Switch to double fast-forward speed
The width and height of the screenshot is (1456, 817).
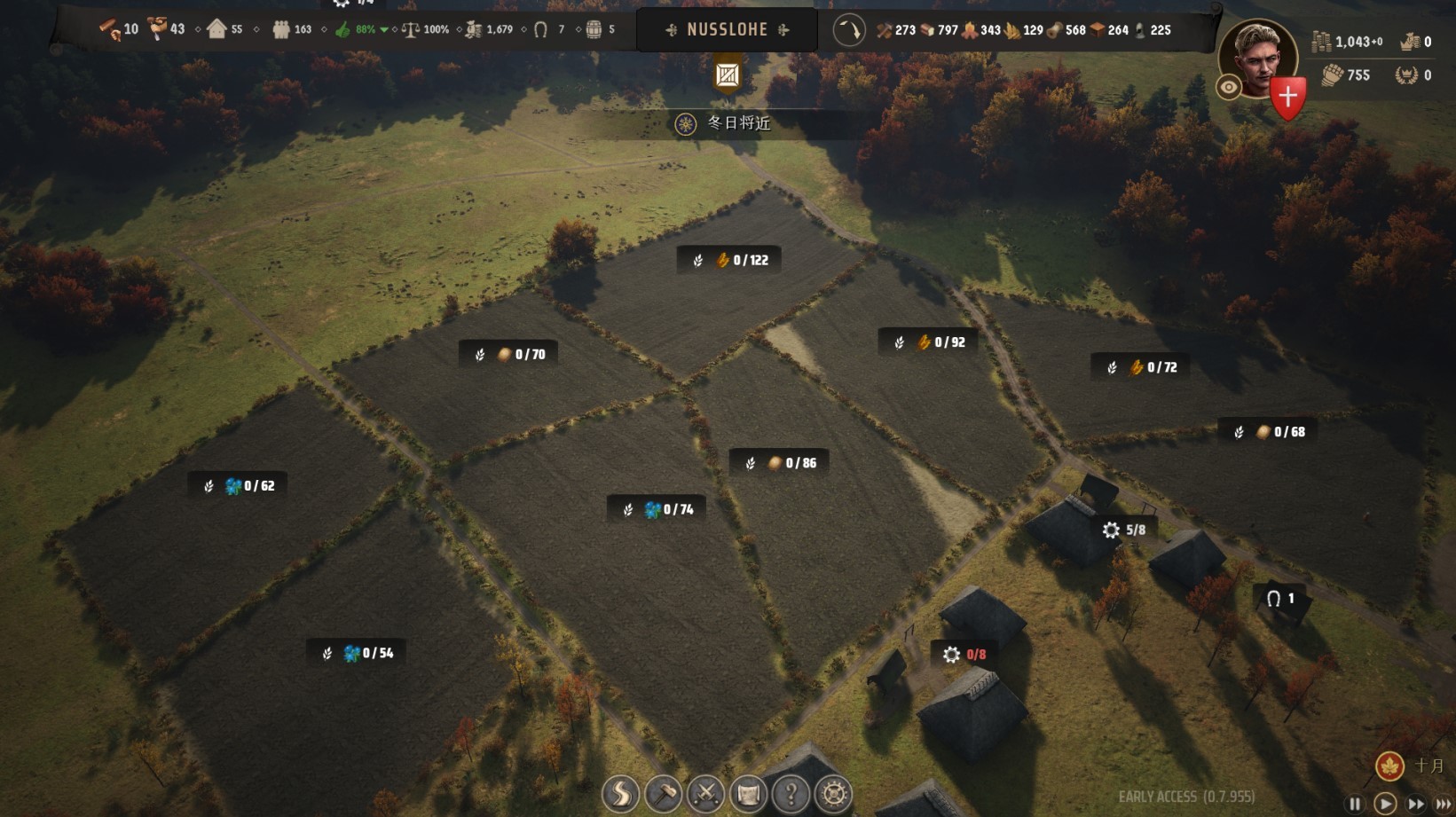(x=1416, y=804)
